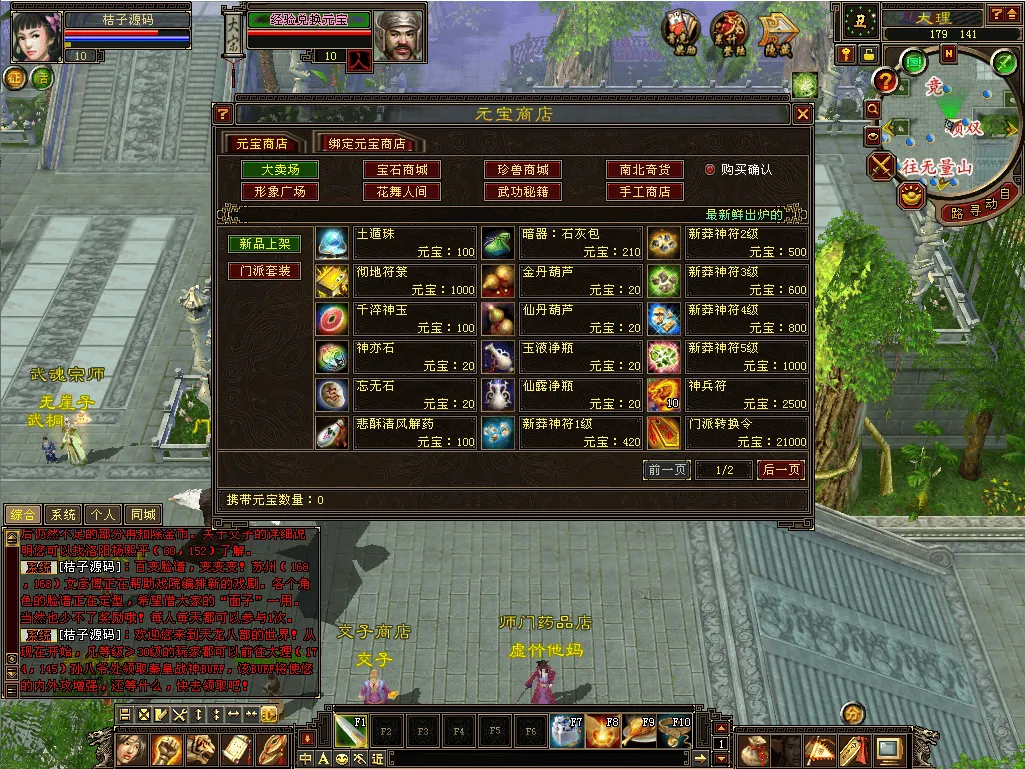Go to the next page with 后一页
The image size is (1025, 769).
coord(781,470)
